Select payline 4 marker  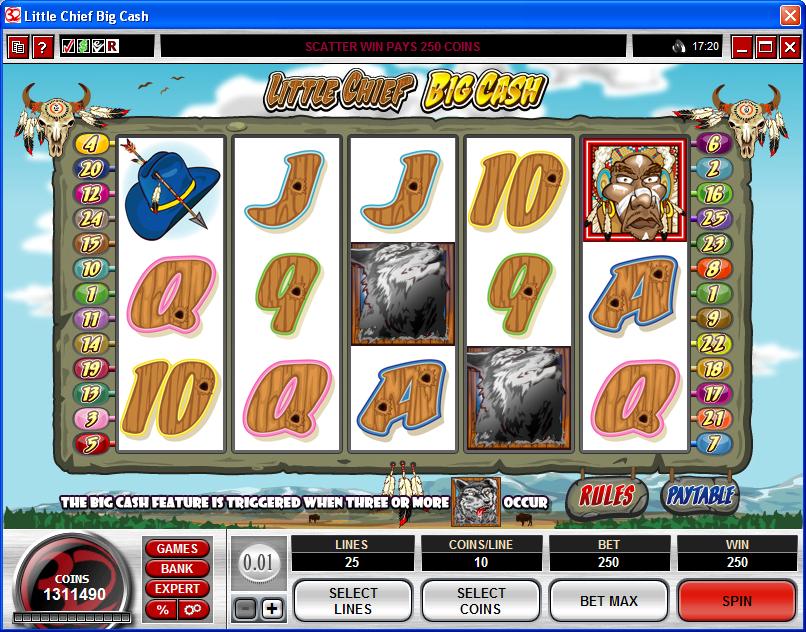89,144
